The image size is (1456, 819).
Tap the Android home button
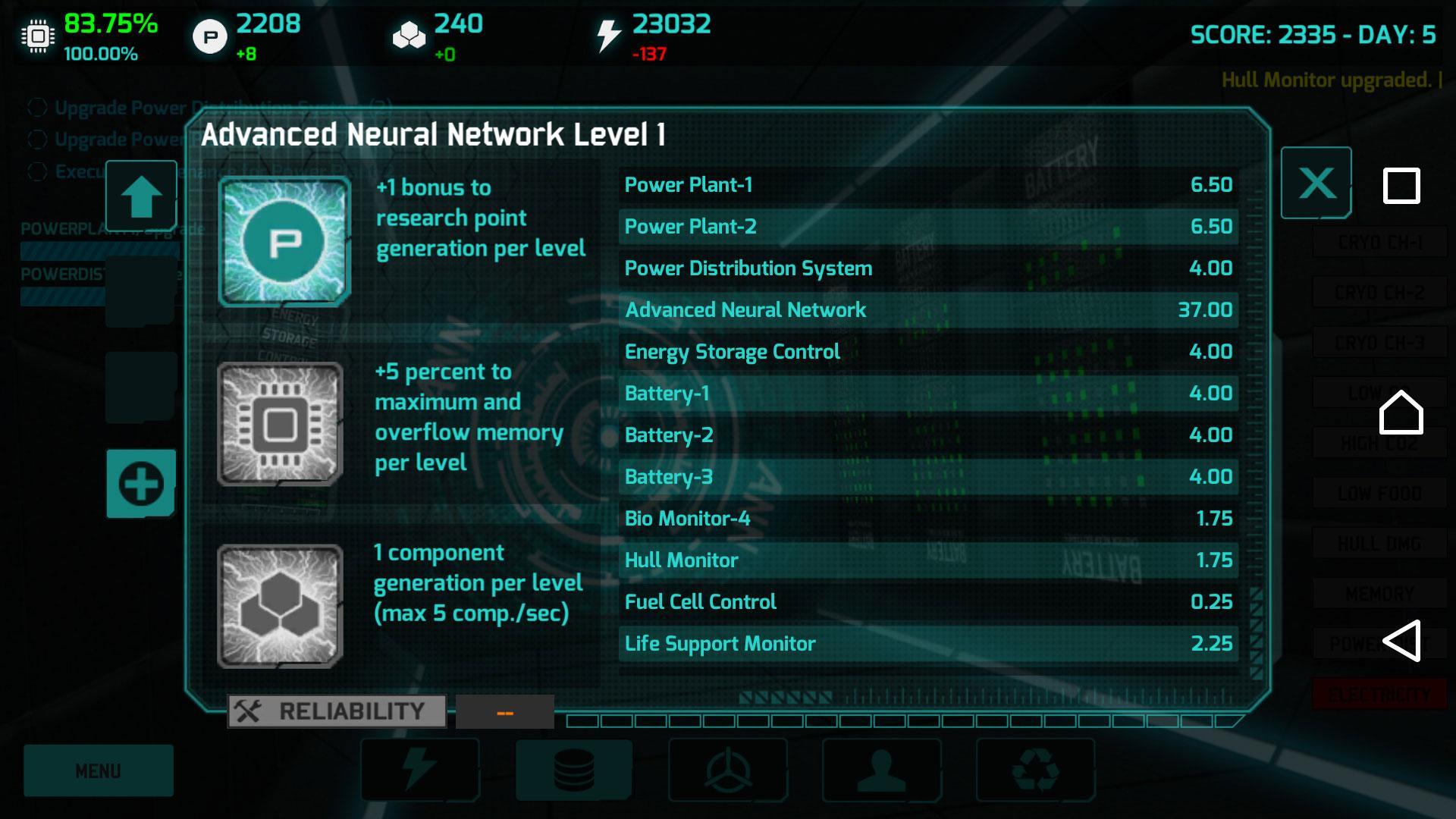pyautogui.click(x=1401, y=413)
